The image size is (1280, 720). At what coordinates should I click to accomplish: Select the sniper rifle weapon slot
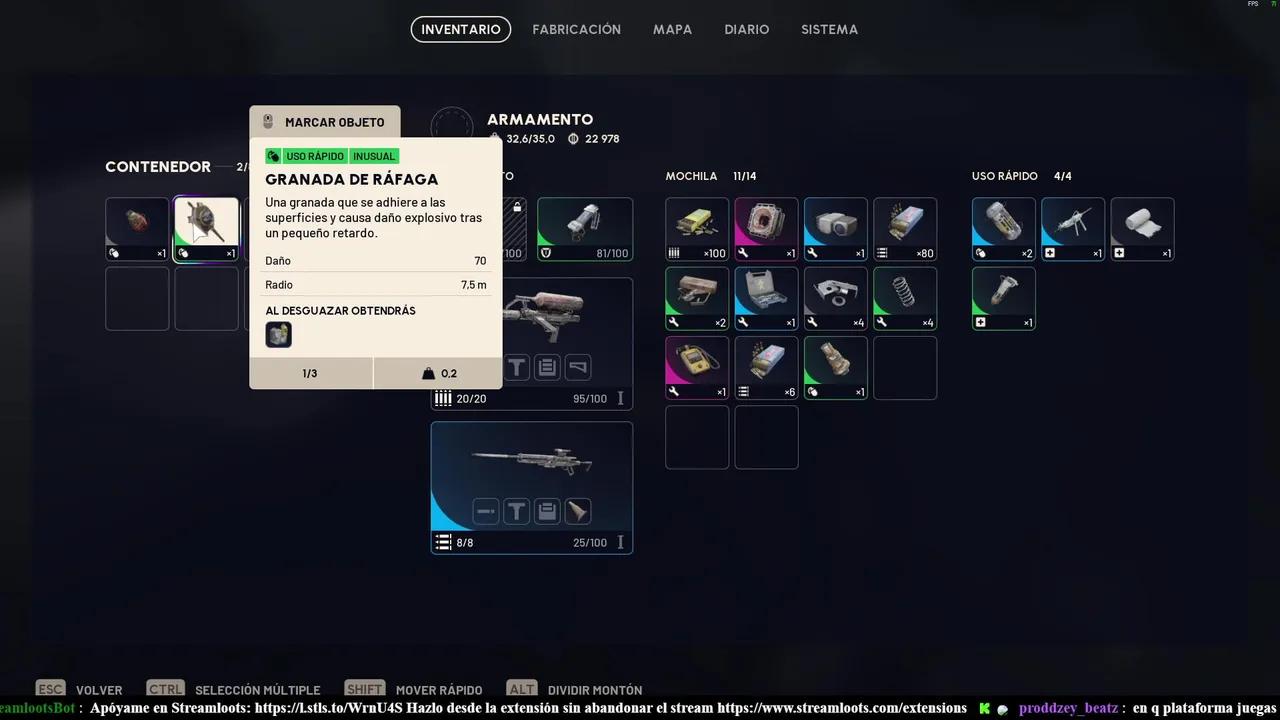[532, 487]
